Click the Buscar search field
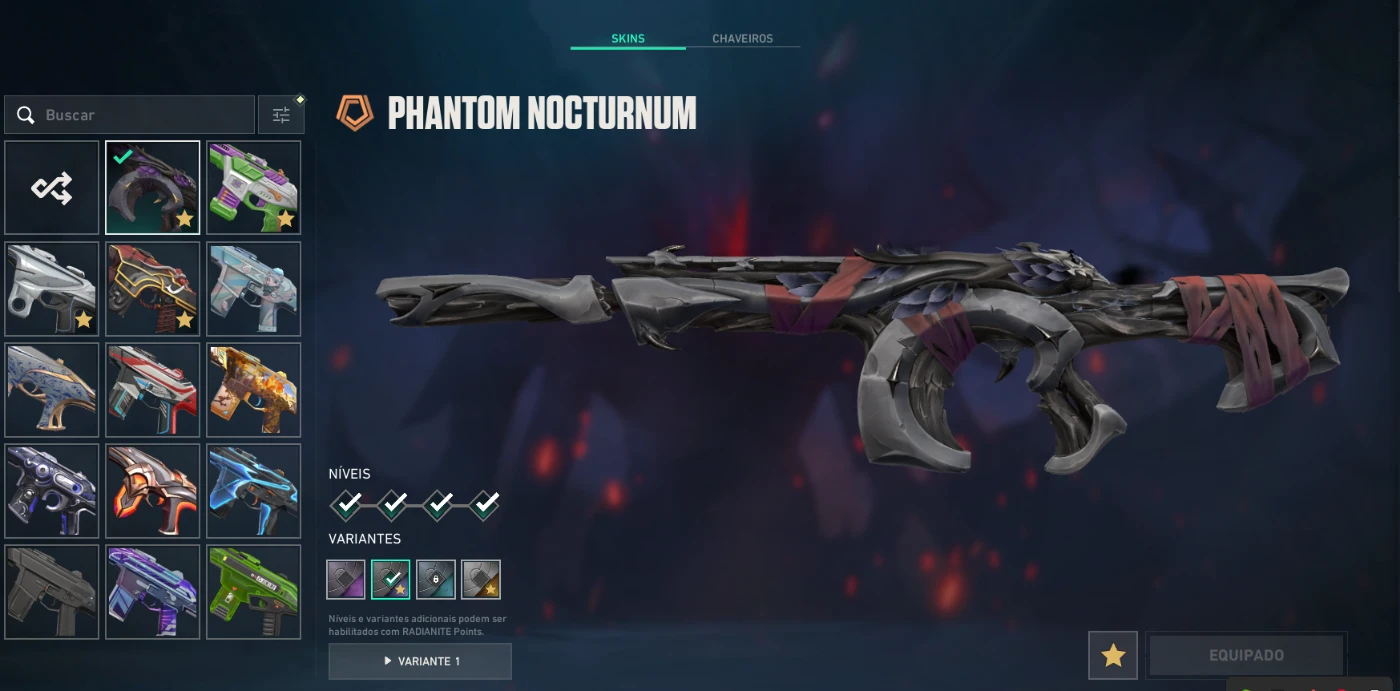The width and height of the screenshot is (1400, 691). click(130, 115)
